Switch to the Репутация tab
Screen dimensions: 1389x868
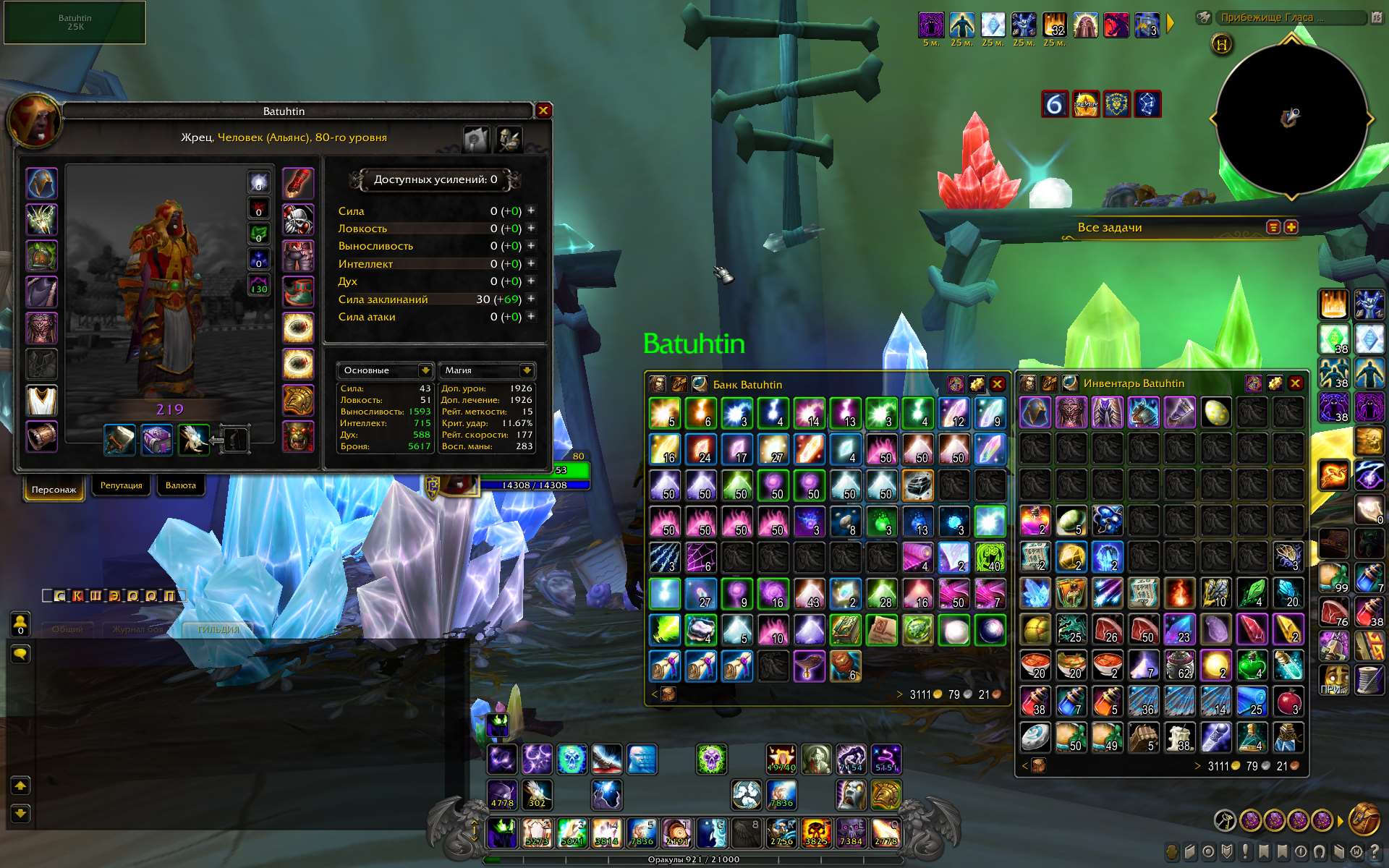[121, 485]
